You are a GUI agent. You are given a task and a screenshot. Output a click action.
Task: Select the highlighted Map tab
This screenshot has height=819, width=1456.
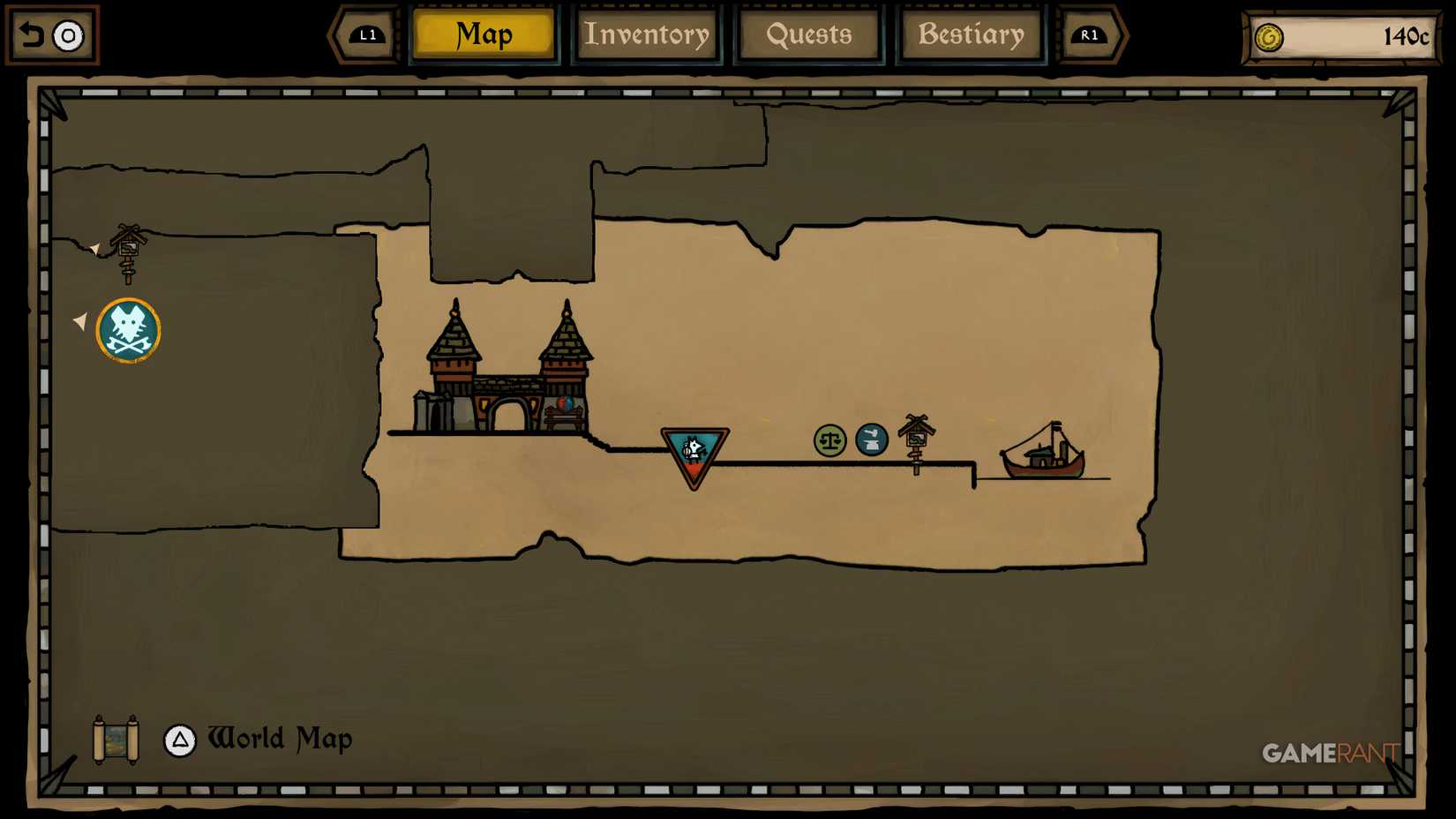point(483,35)
